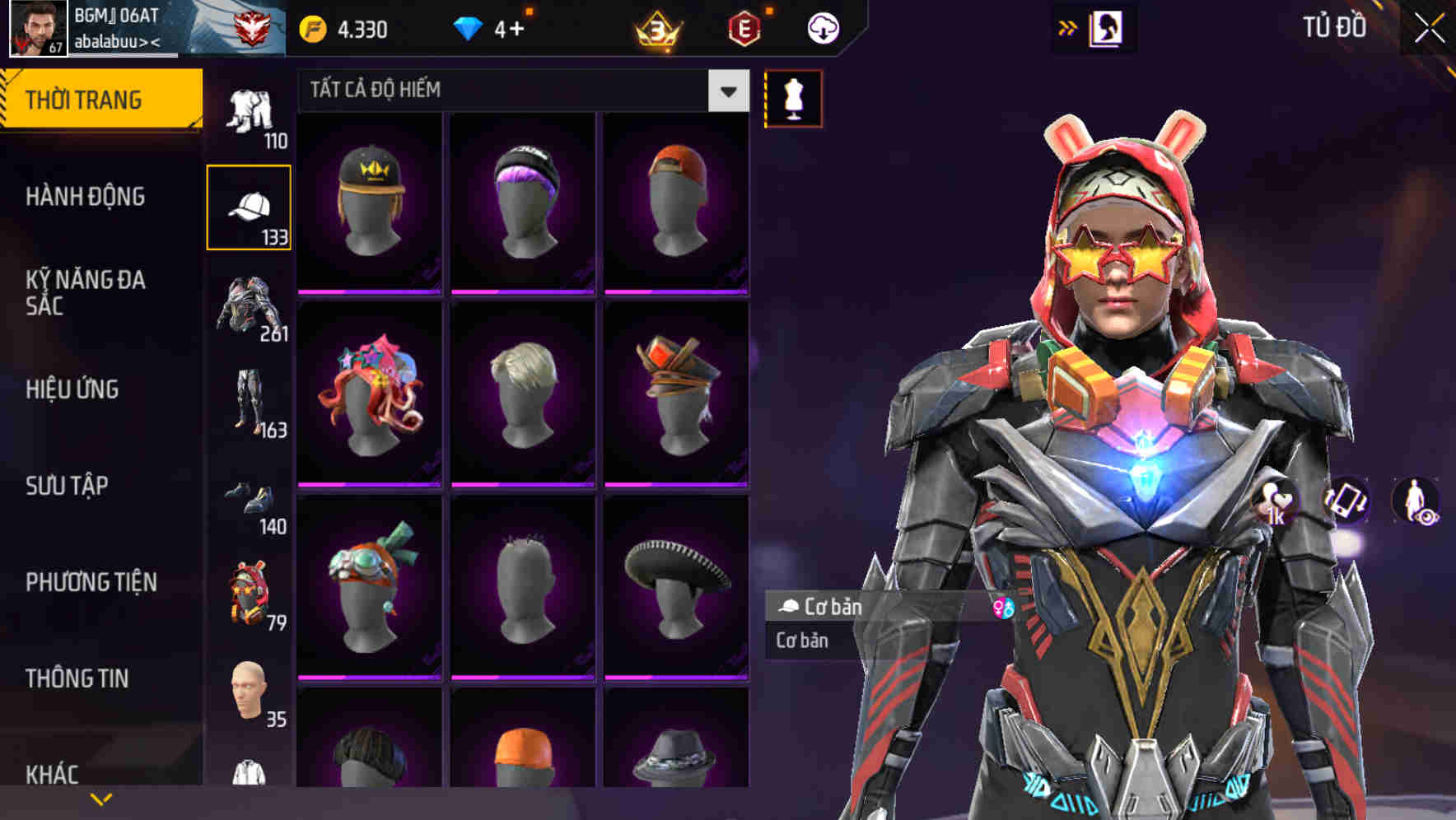Select the cap category icon showing 133 items
Image resolution: width=1456 pixels, height=820 pixels.
[x=250, y=206]
